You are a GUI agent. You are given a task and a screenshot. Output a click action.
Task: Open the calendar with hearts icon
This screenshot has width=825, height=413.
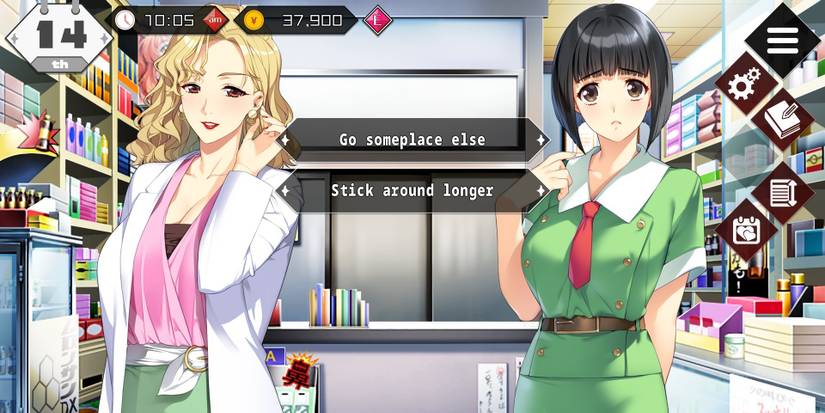point(744,230)
